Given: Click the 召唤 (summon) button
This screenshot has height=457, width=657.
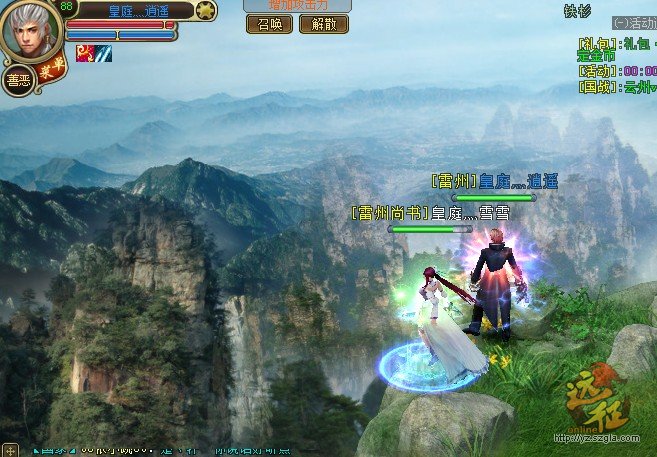Looking at the screenshot, I should pos(269,24).
